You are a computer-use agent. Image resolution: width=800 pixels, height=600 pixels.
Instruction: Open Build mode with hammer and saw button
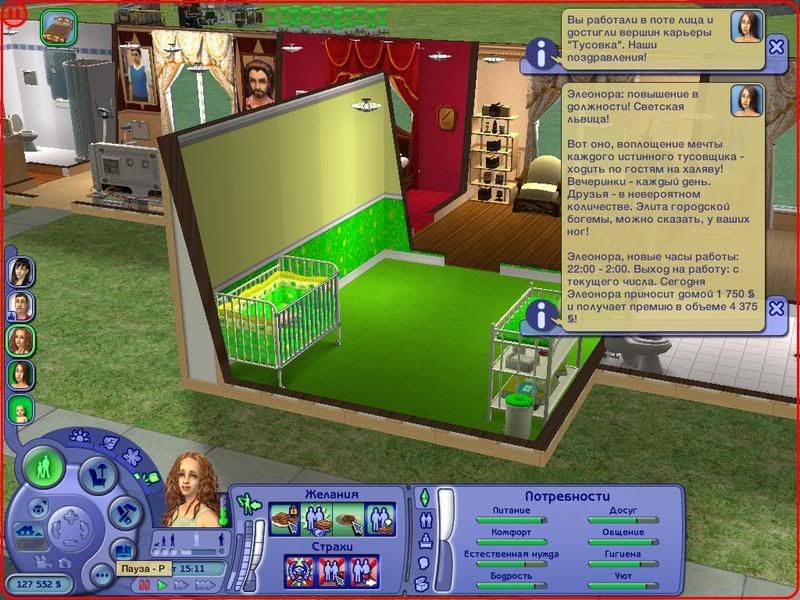[x=122, y=511]
